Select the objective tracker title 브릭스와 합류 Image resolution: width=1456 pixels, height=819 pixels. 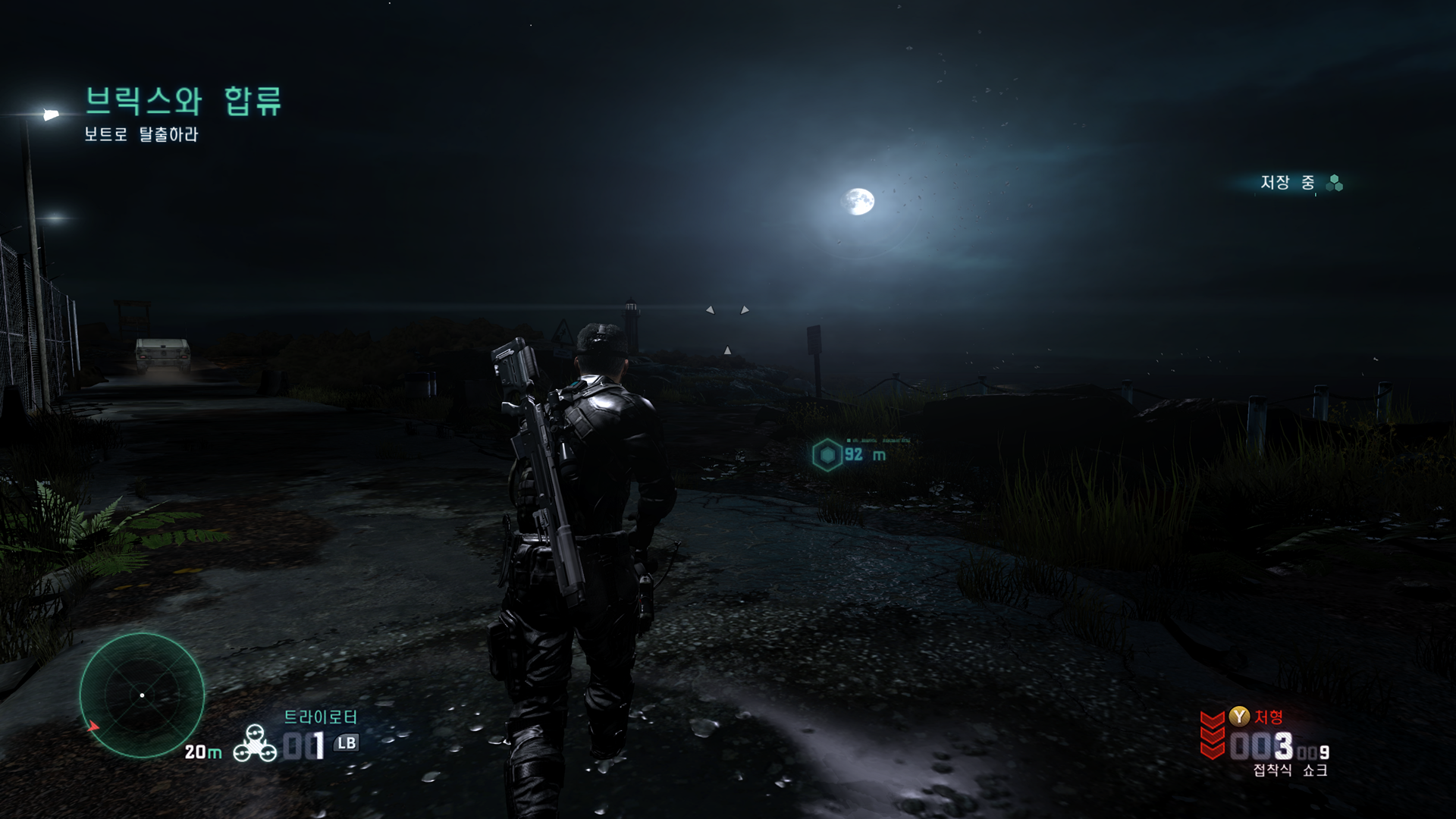pos(183,101)
